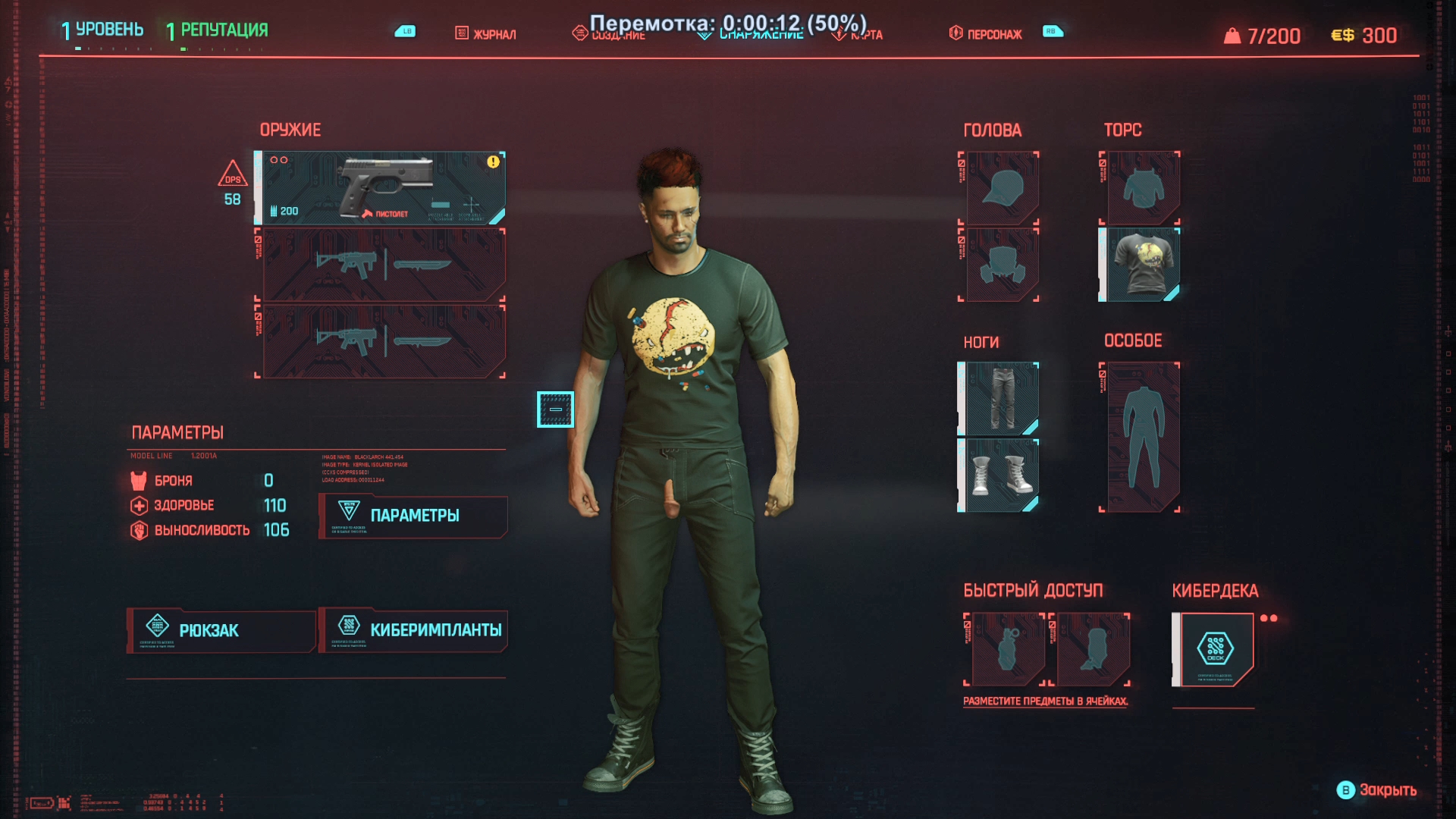This screenshot has width=1456, height=819.
Task: Open the Киберимпланты menu
Action: point(413,631)
